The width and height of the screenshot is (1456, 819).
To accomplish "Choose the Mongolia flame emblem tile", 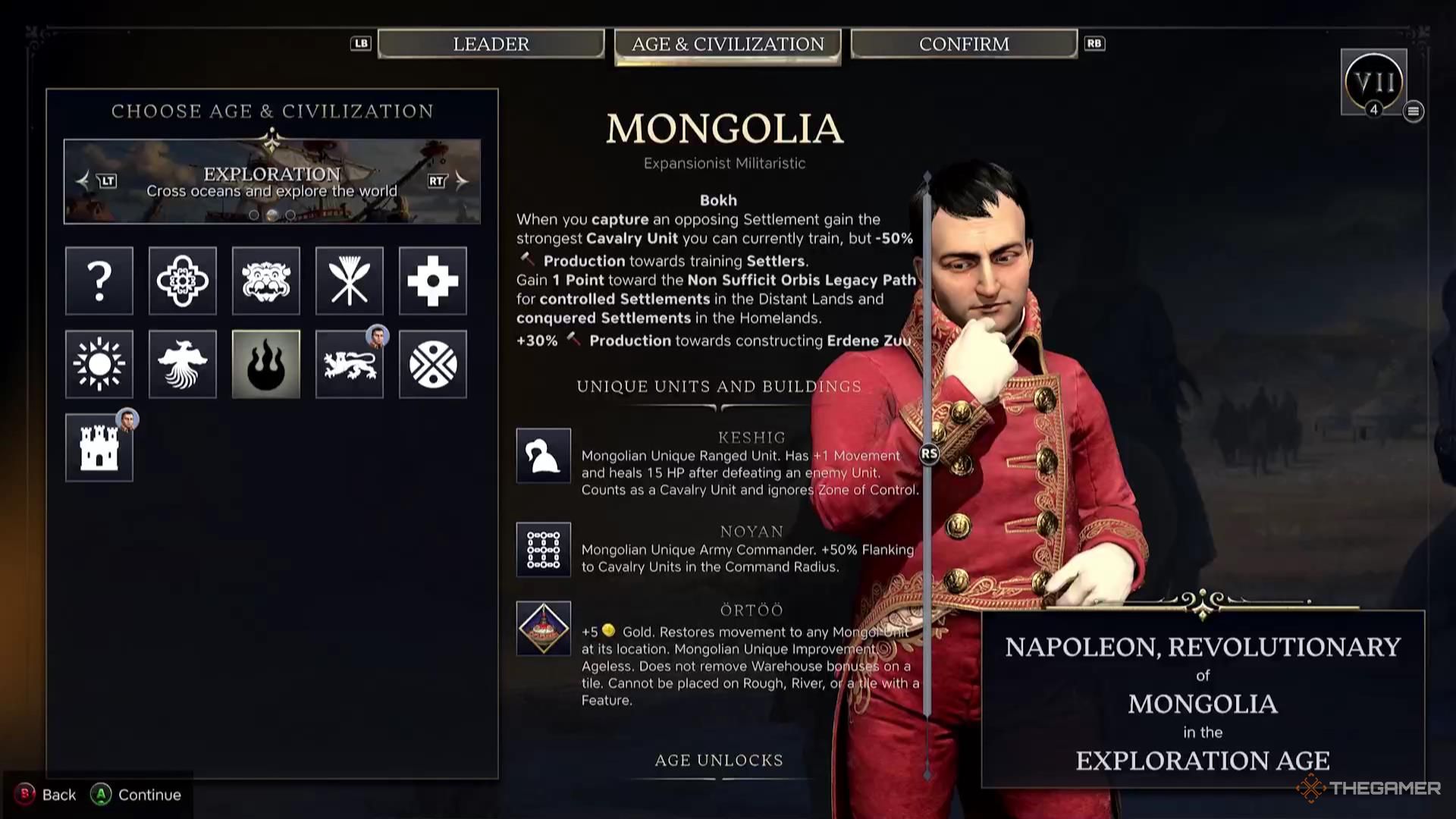I will click(266, 364).
